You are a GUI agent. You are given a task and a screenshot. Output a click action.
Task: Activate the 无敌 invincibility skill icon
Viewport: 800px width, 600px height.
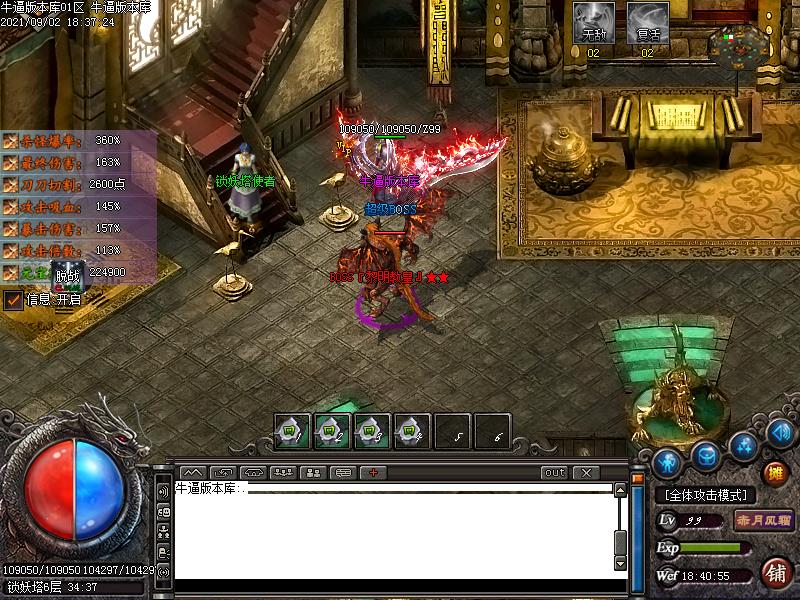pos(593,22)
